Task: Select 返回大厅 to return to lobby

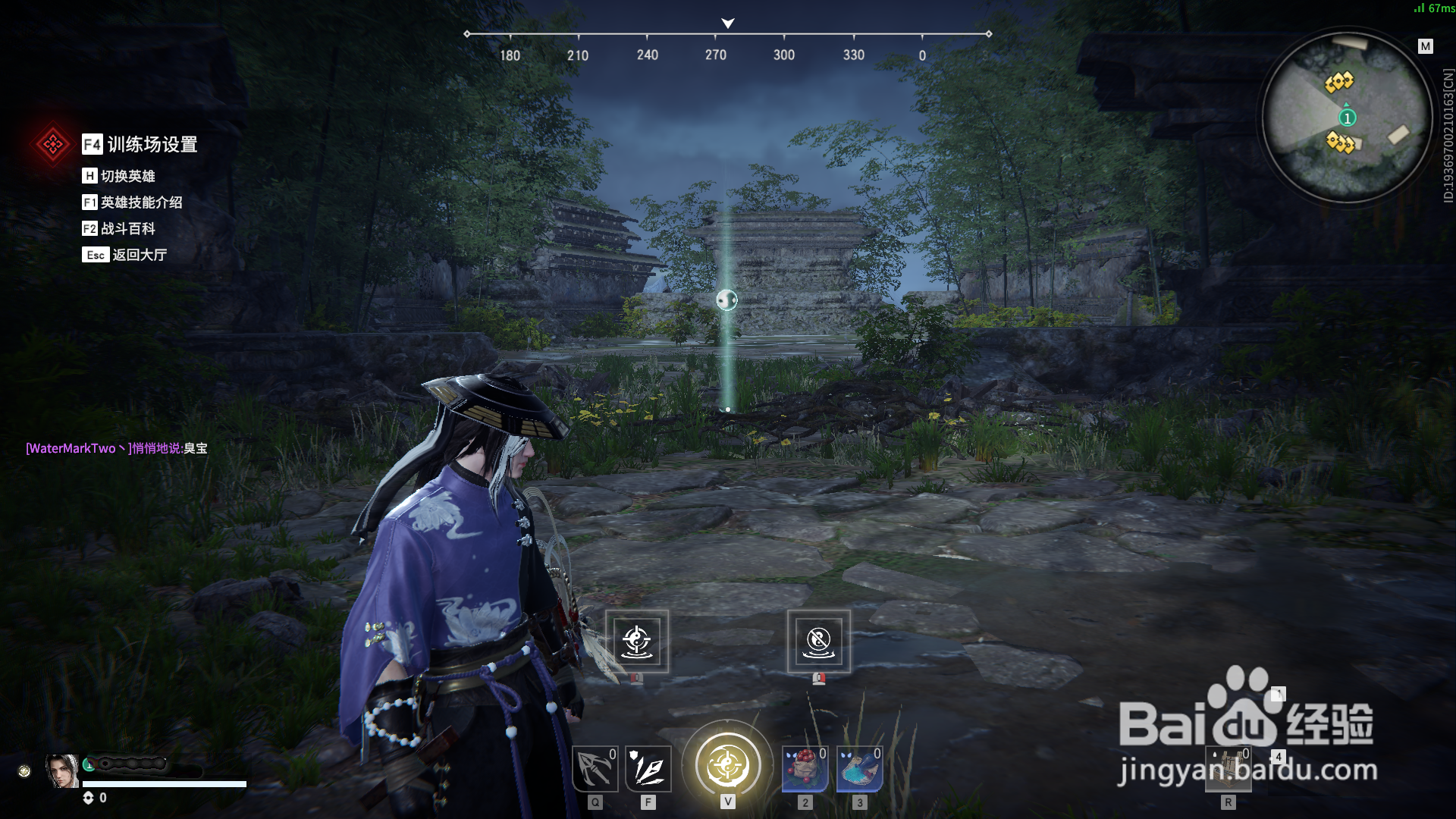Action: (138, 255)
